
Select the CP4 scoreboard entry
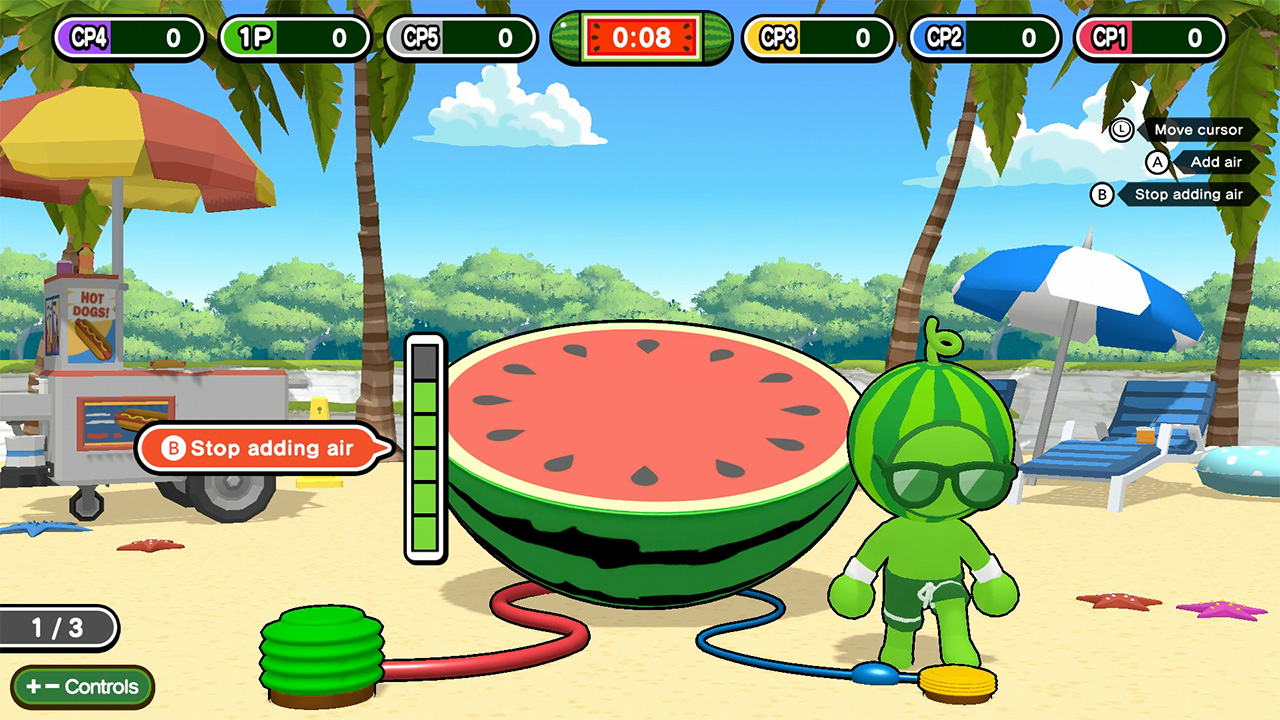[128, 38]
